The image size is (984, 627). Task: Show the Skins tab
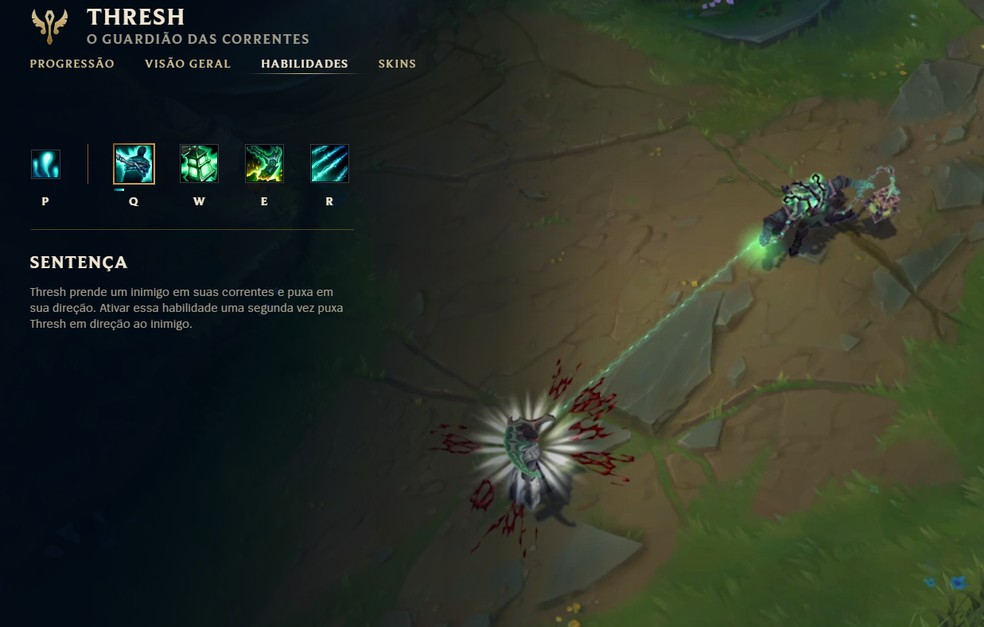397,64
